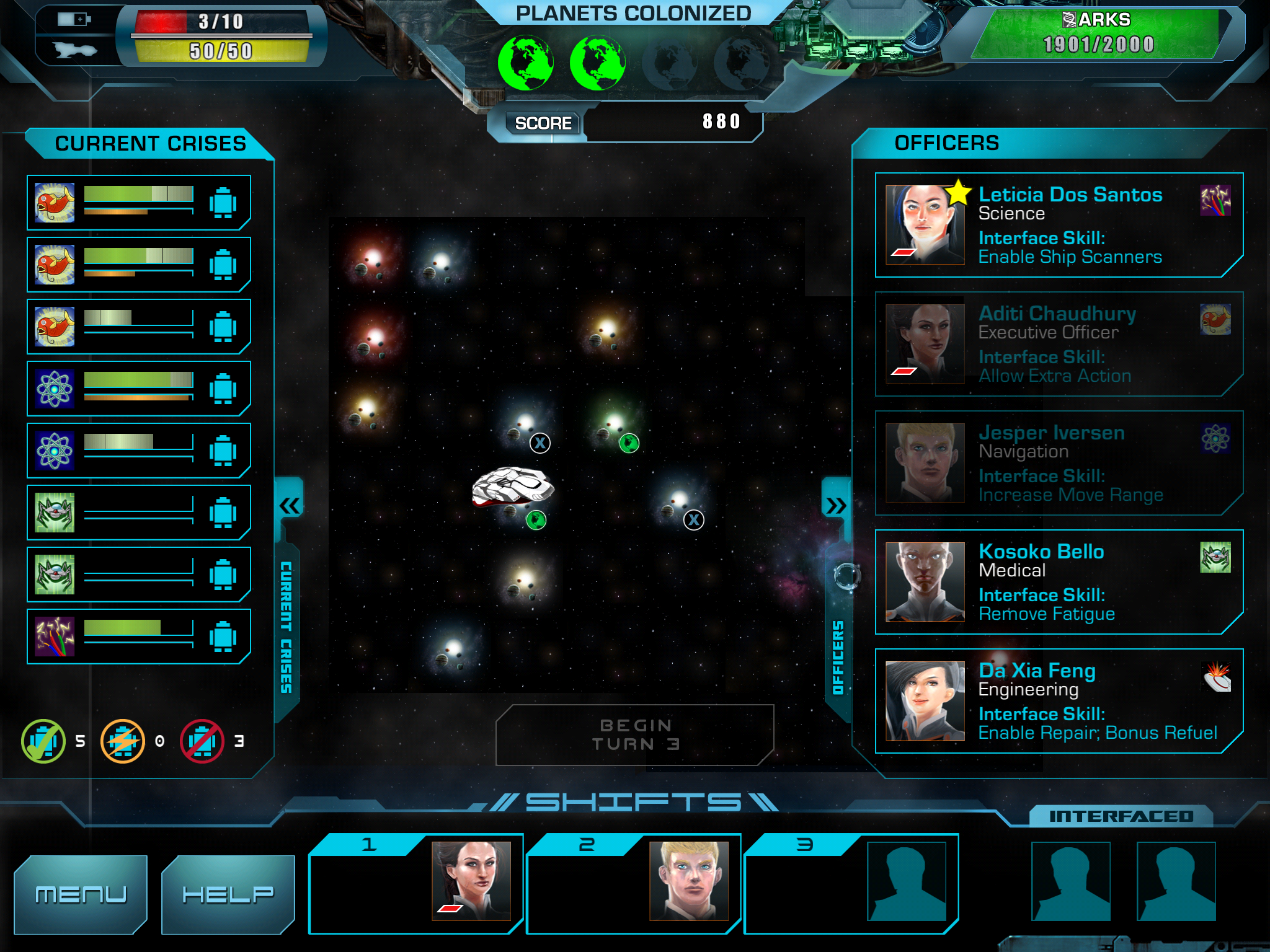1270x952 pixels.
Task: Collapse the Current Crises panel
Action: pos(289,506)
